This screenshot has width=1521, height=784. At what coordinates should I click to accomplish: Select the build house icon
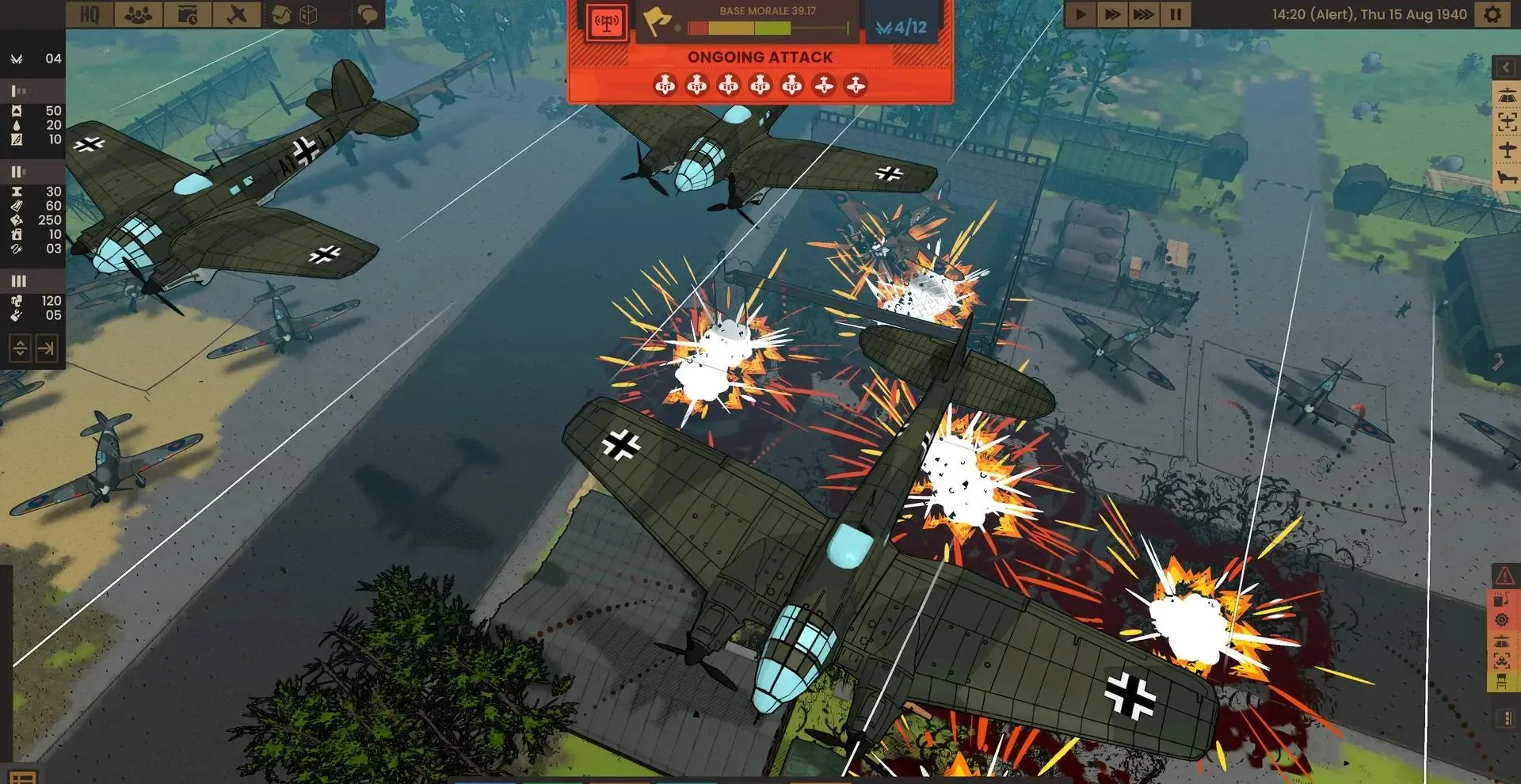pos(281,14)
